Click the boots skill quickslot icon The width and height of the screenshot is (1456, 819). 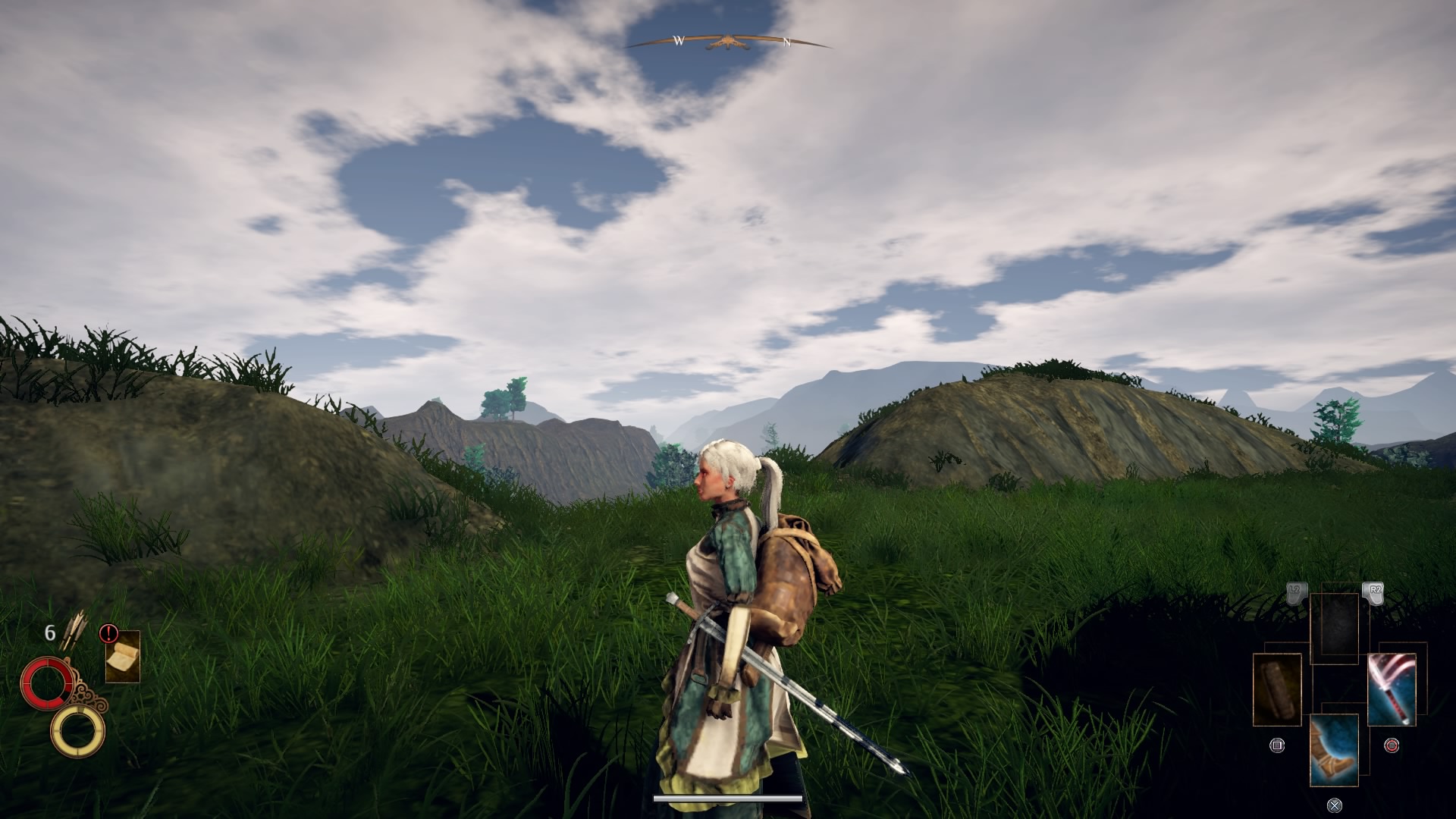click(1335, 751)
